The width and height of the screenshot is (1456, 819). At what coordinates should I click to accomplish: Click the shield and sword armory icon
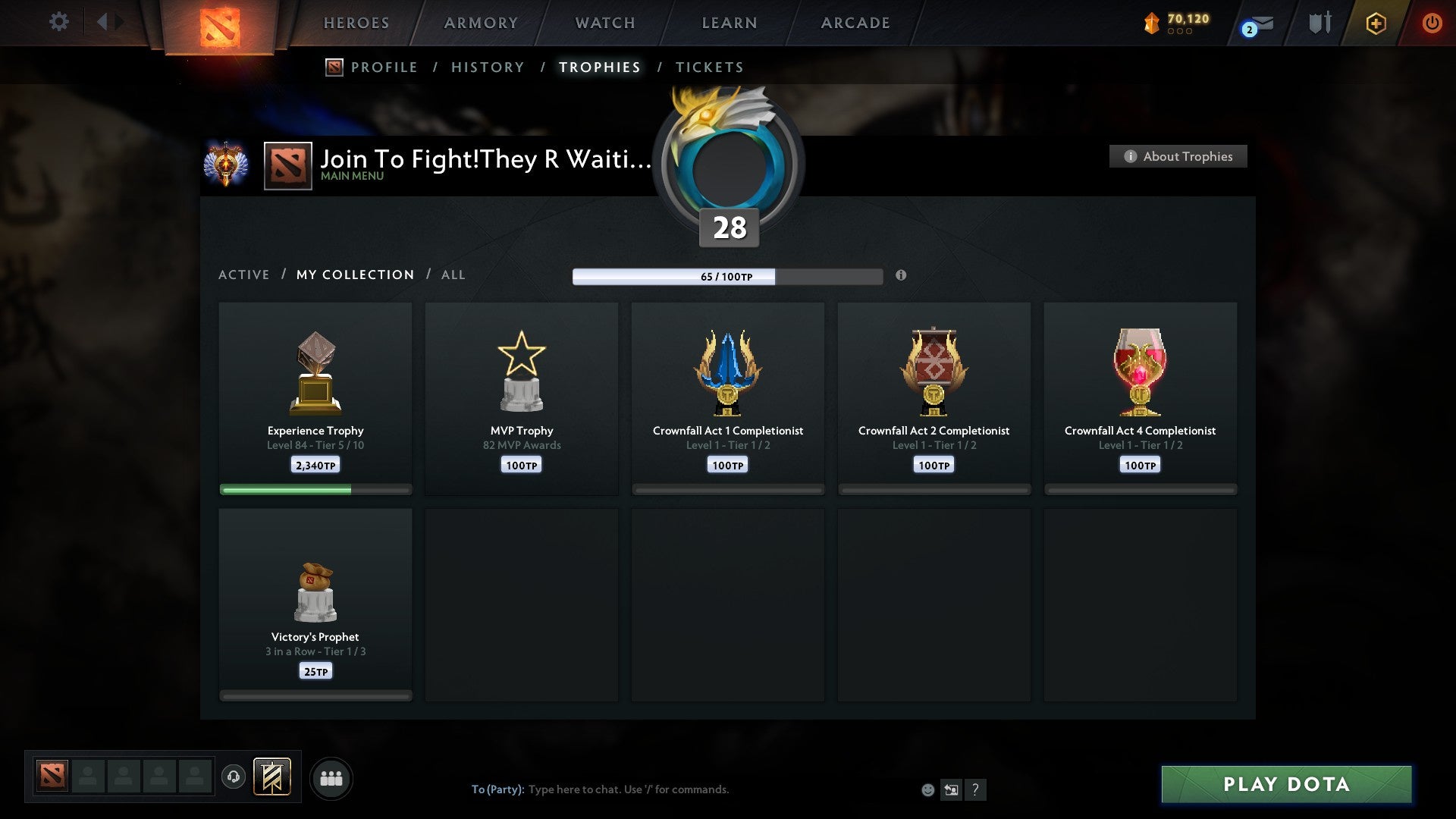point(1319,23)
